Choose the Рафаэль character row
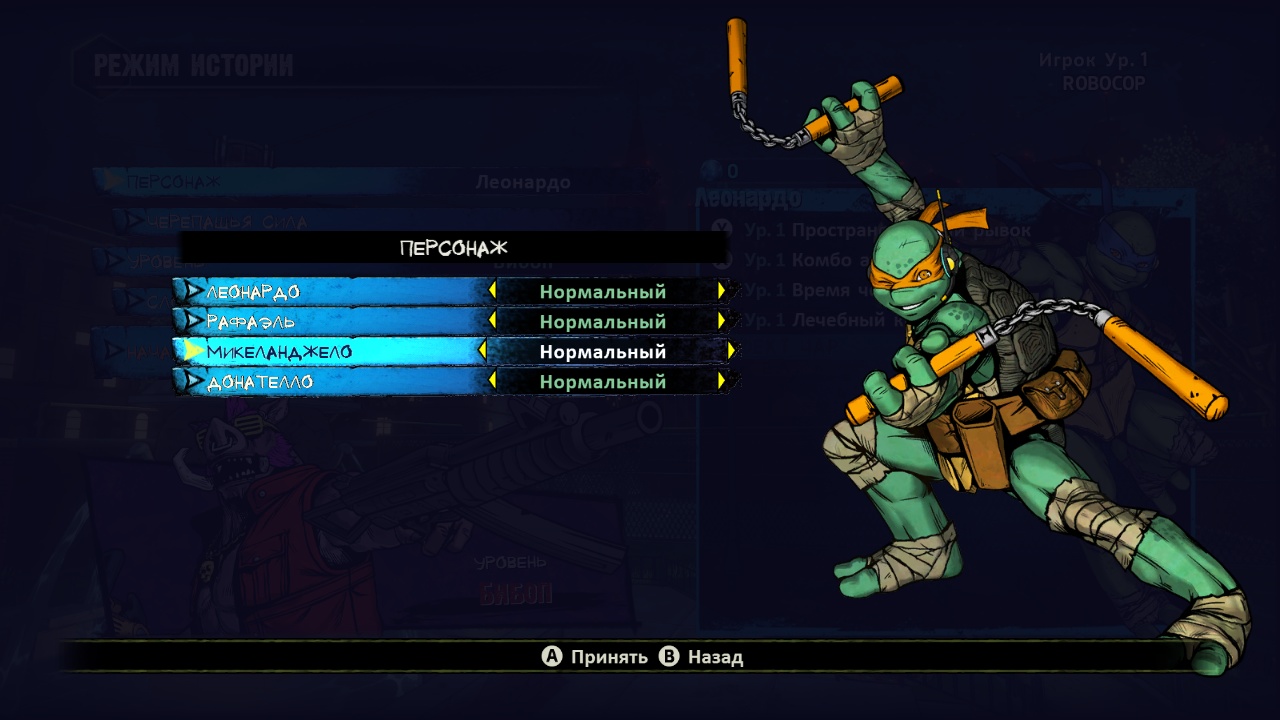This screenshot has width=1280, height=720. point(251,322)
